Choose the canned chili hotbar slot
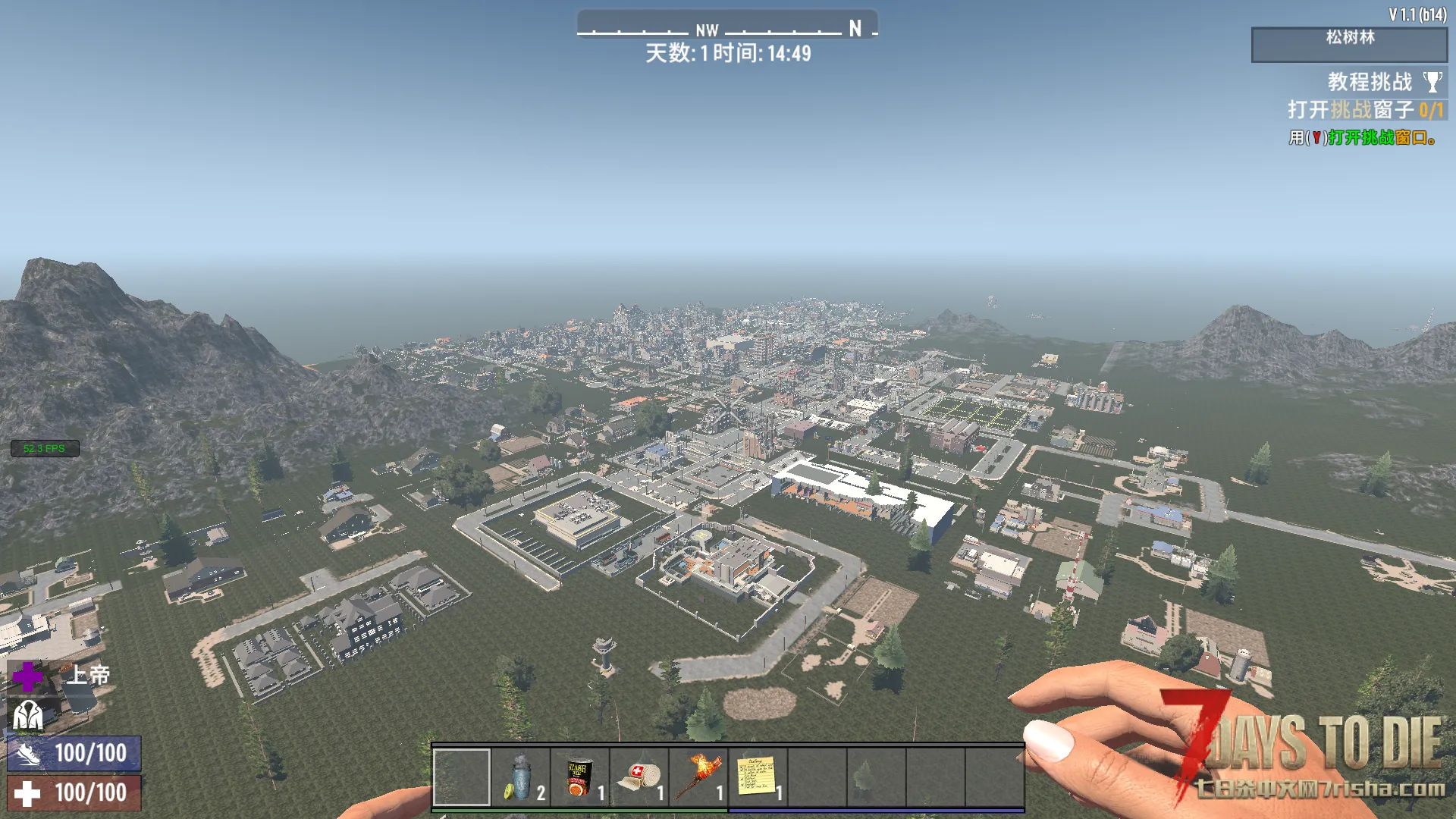Image resolution: width=1456 pixels, height=819 pixels. (580, 777)
